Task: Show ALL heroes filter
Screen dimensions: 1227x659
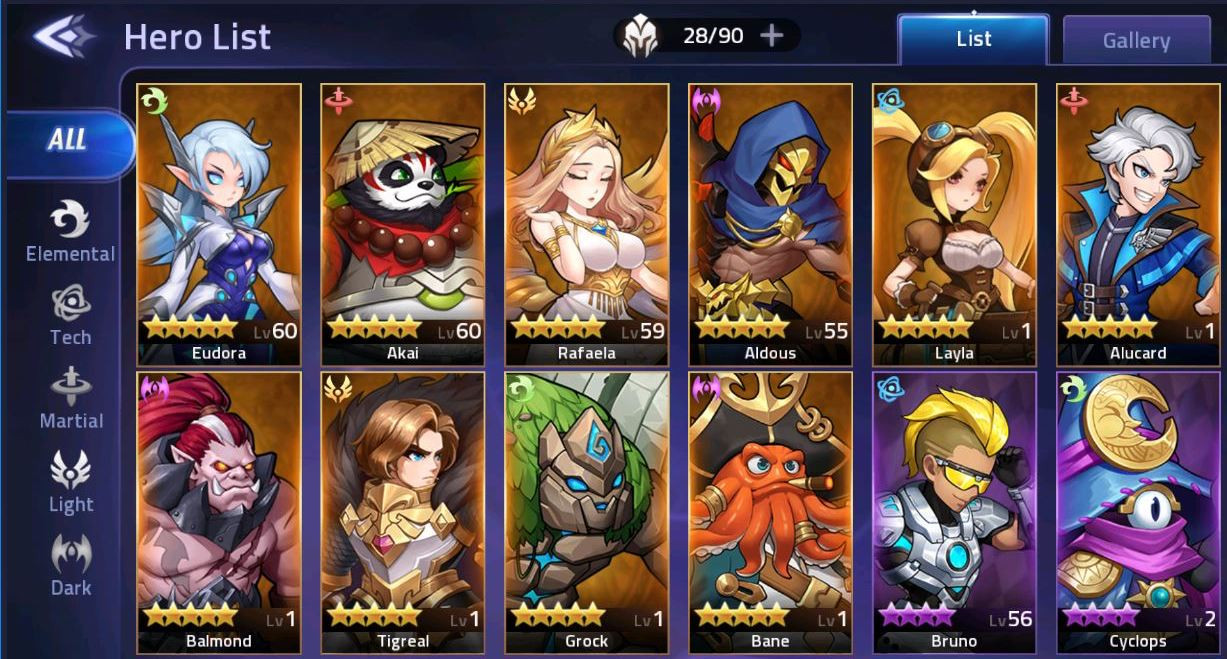Action: point(68,140)
